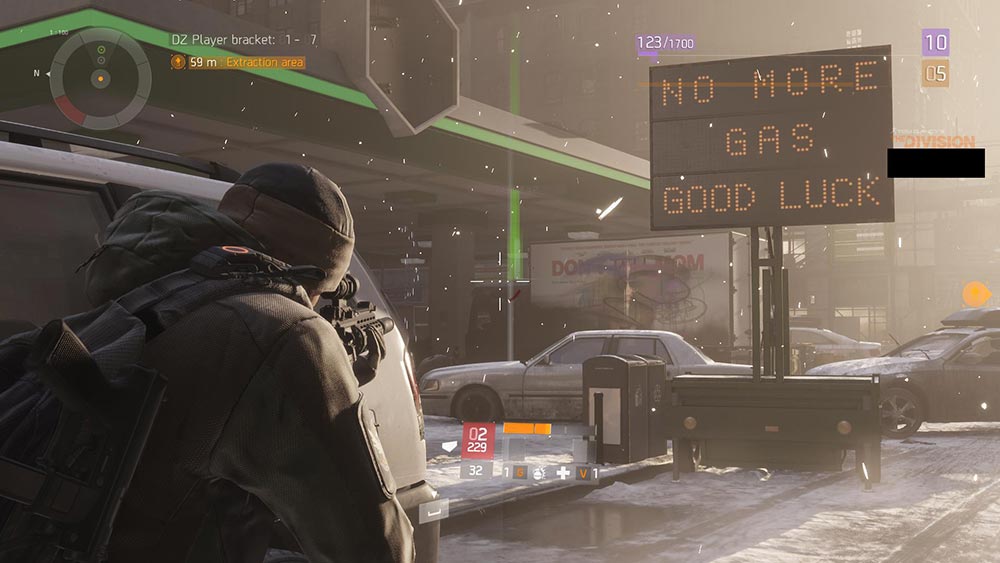
Task: Click the purple Dark Zone rank badge
Action: pyautogui.click(x=936, y=42)
